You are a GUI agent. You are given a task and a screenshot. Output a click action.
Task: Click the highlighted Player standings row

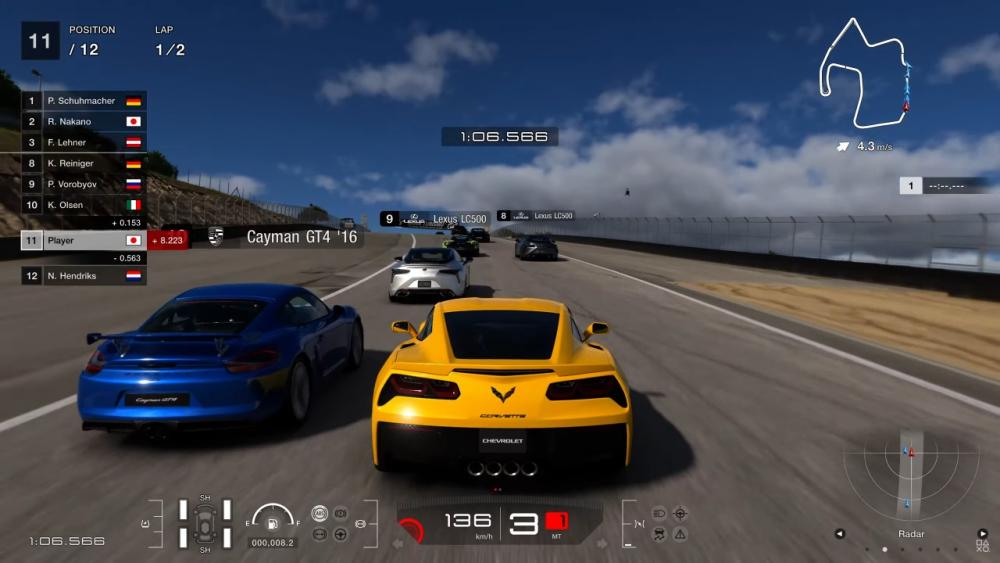(x=84, y=241)
